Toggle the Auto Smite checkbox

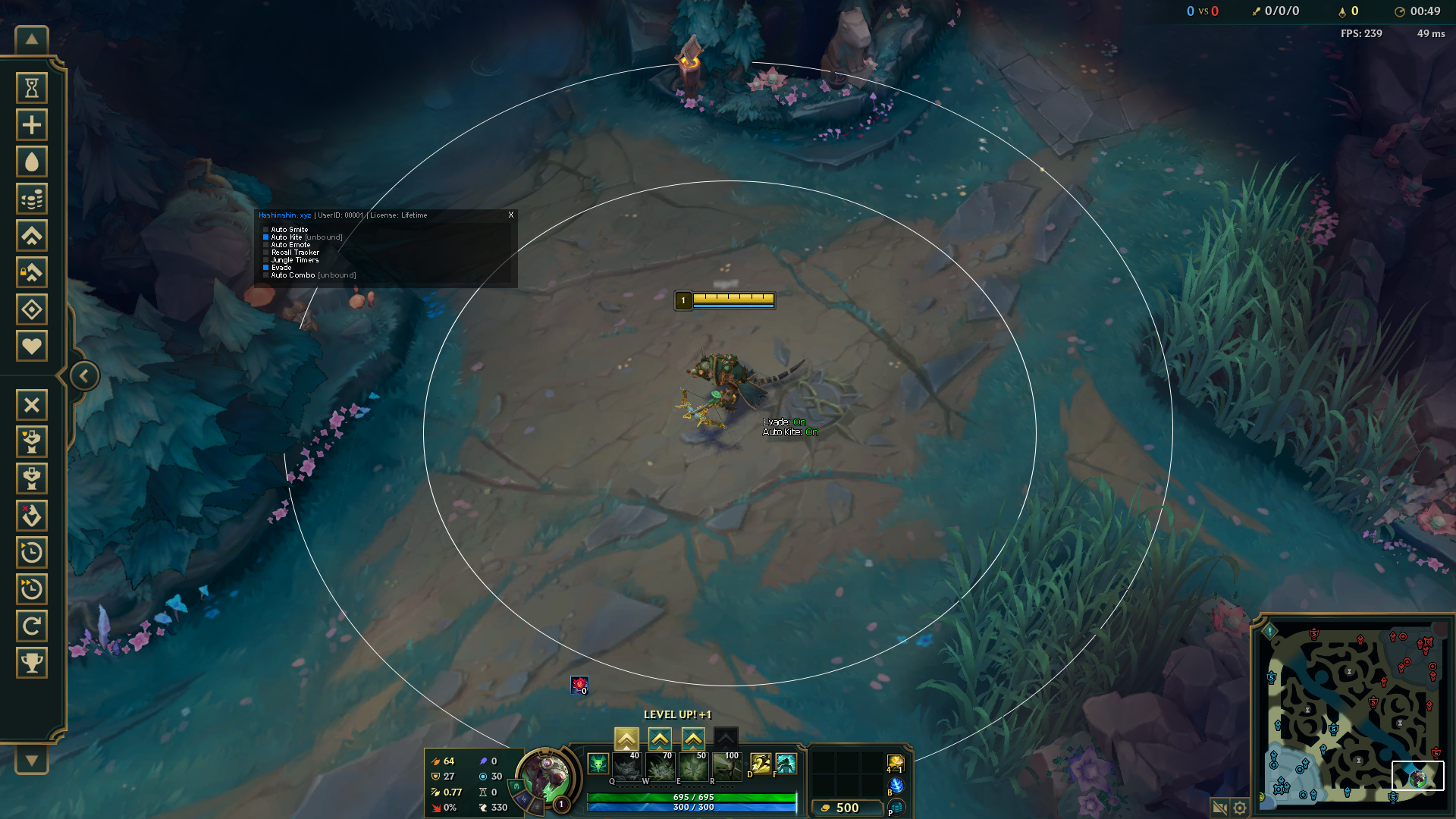point(266,230)
